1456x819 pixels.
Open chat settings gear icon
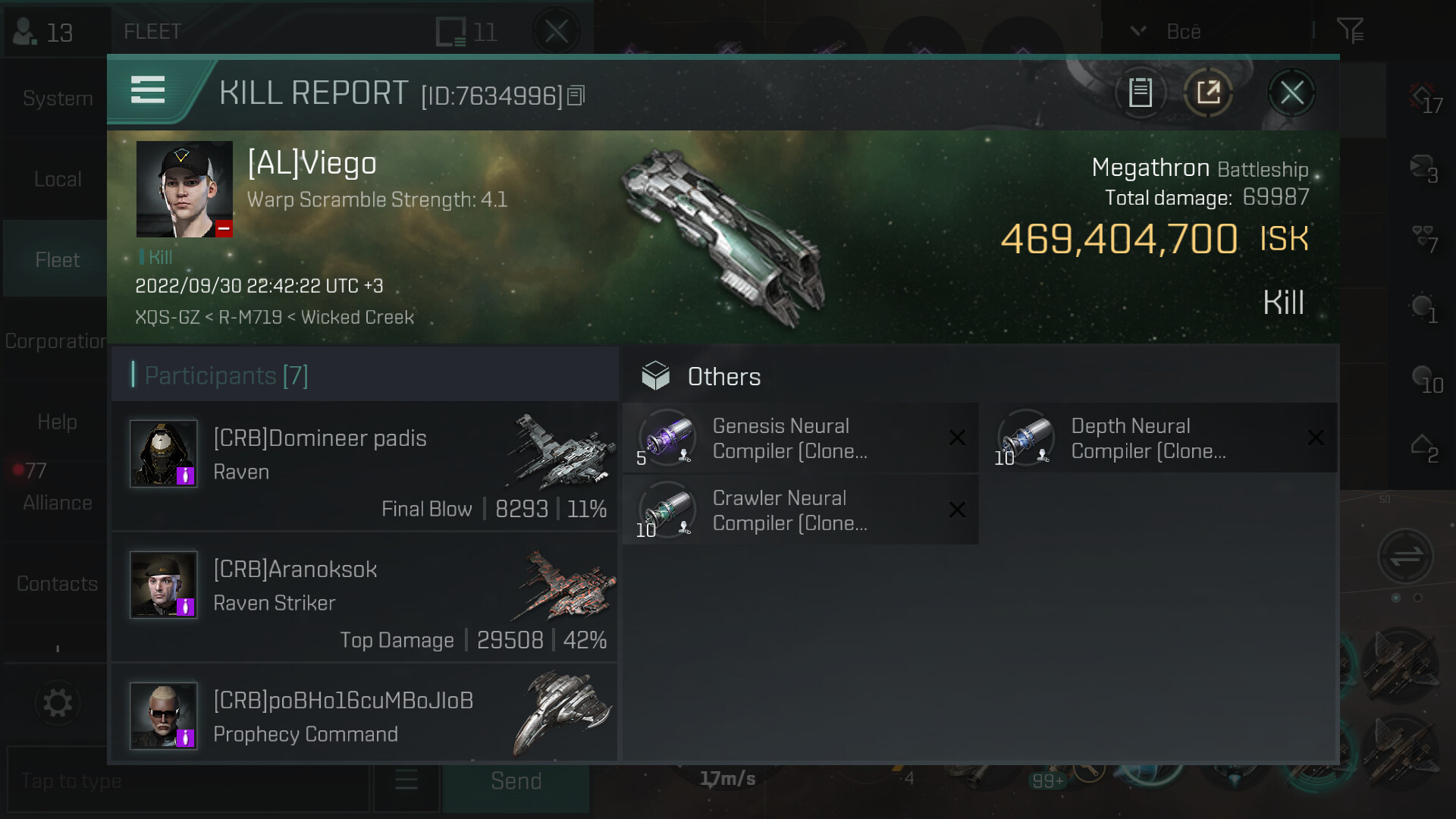coord(57,703)
